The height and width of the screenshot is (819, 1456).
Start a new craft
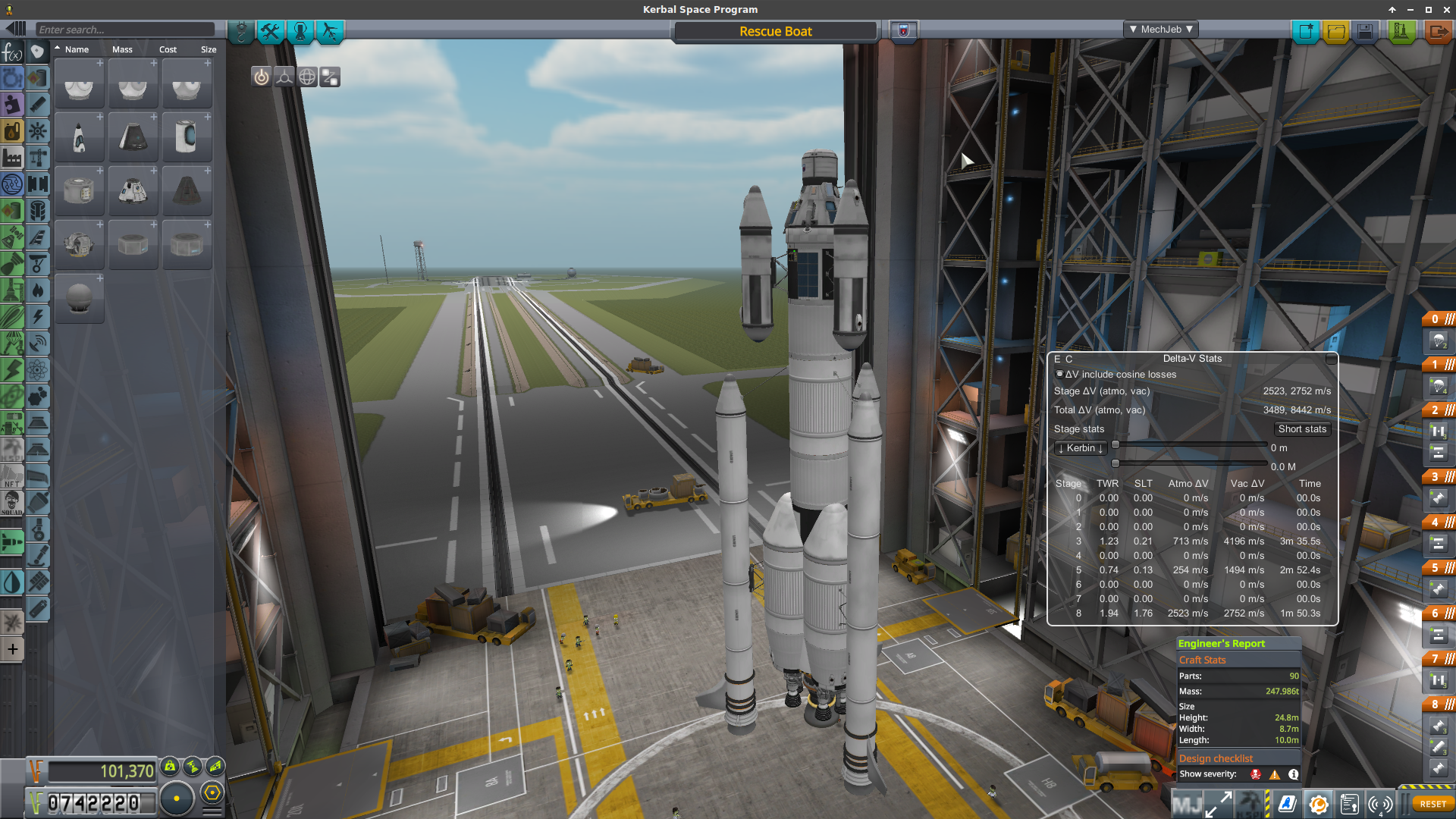(x=1306, y=31)
